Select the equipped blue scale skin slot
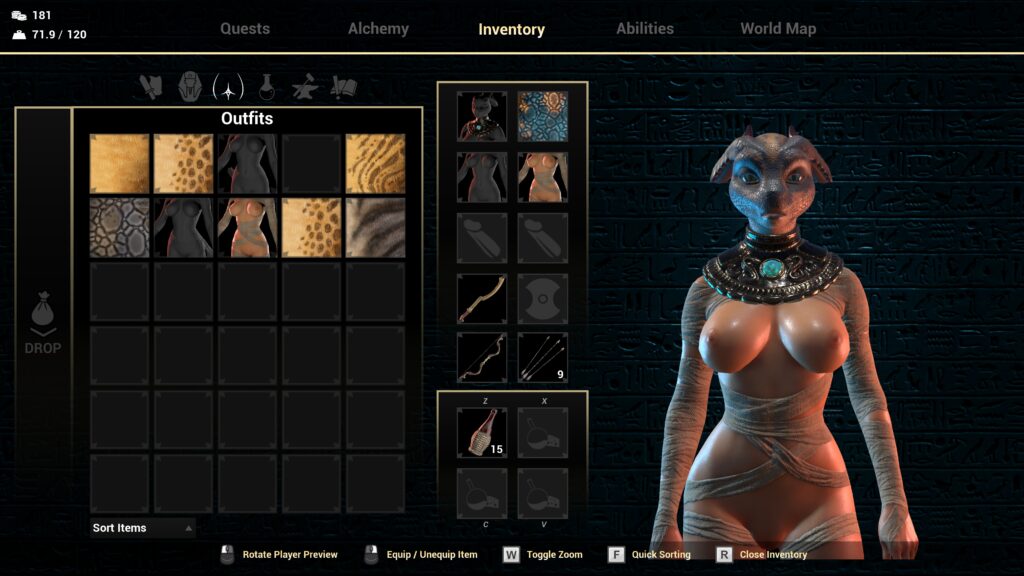 pos(543,117)
